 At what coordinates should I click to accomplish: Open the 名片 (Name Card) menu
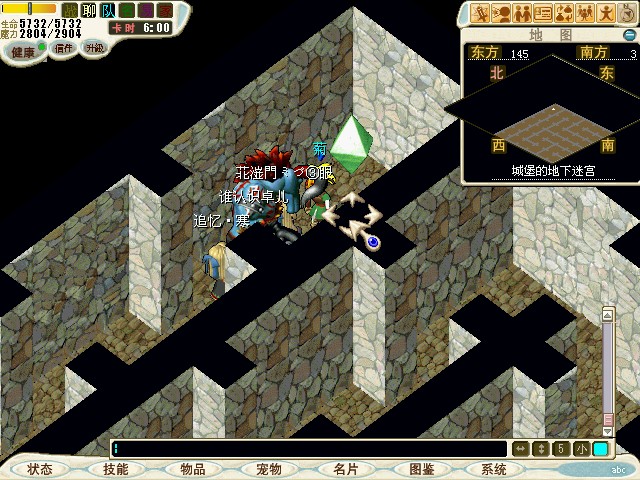(x=346, y=468)
